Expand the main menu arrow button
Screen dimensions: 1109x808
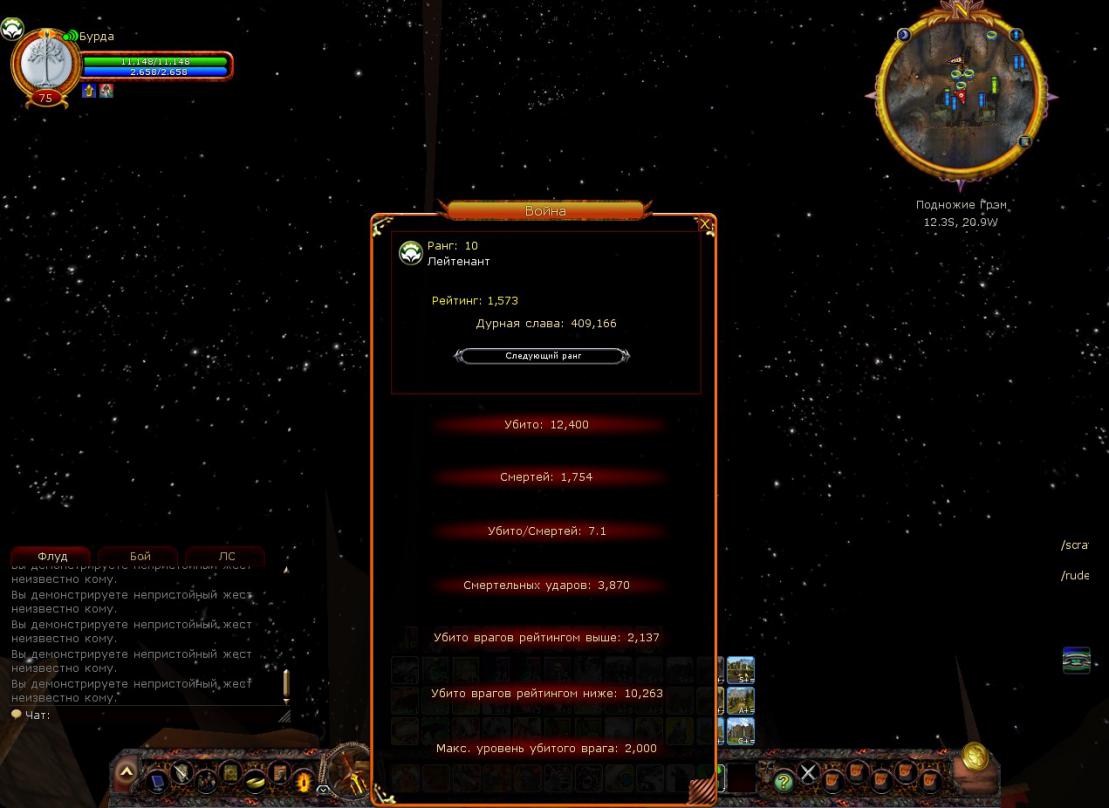[127, 772]
